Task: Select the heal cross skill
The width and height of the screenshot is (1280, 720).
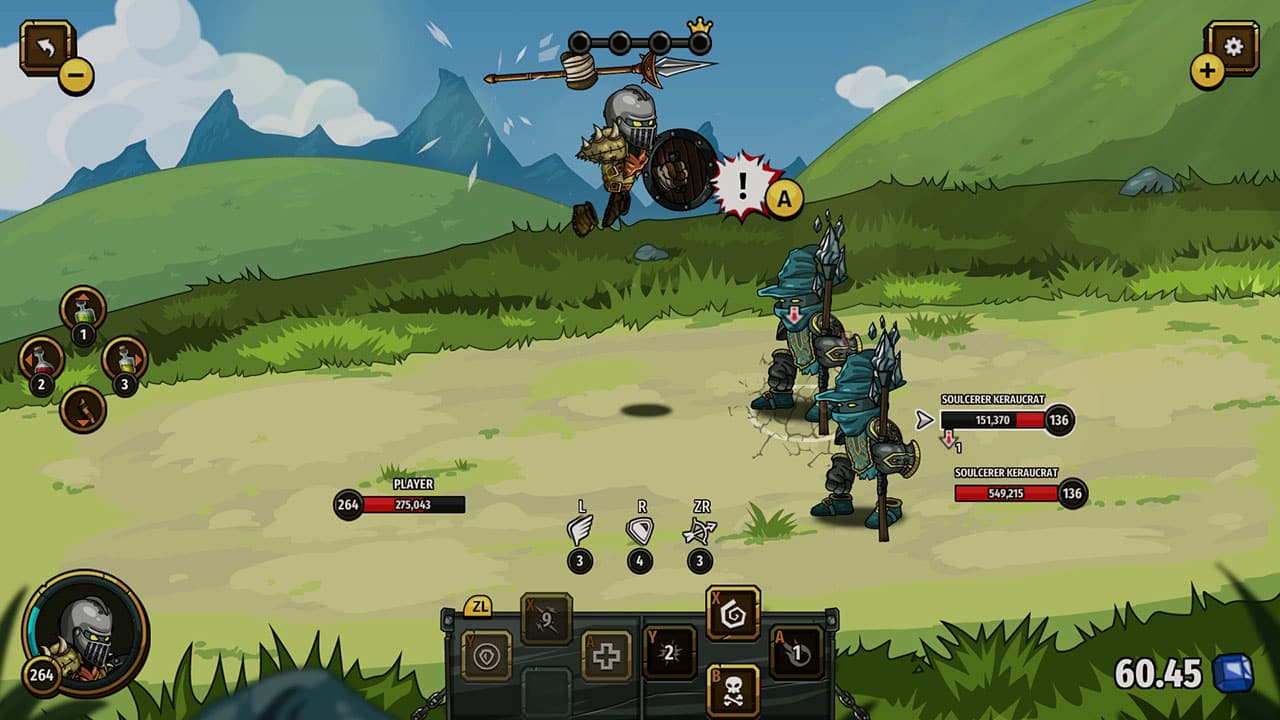Action: tap(607, 656)
